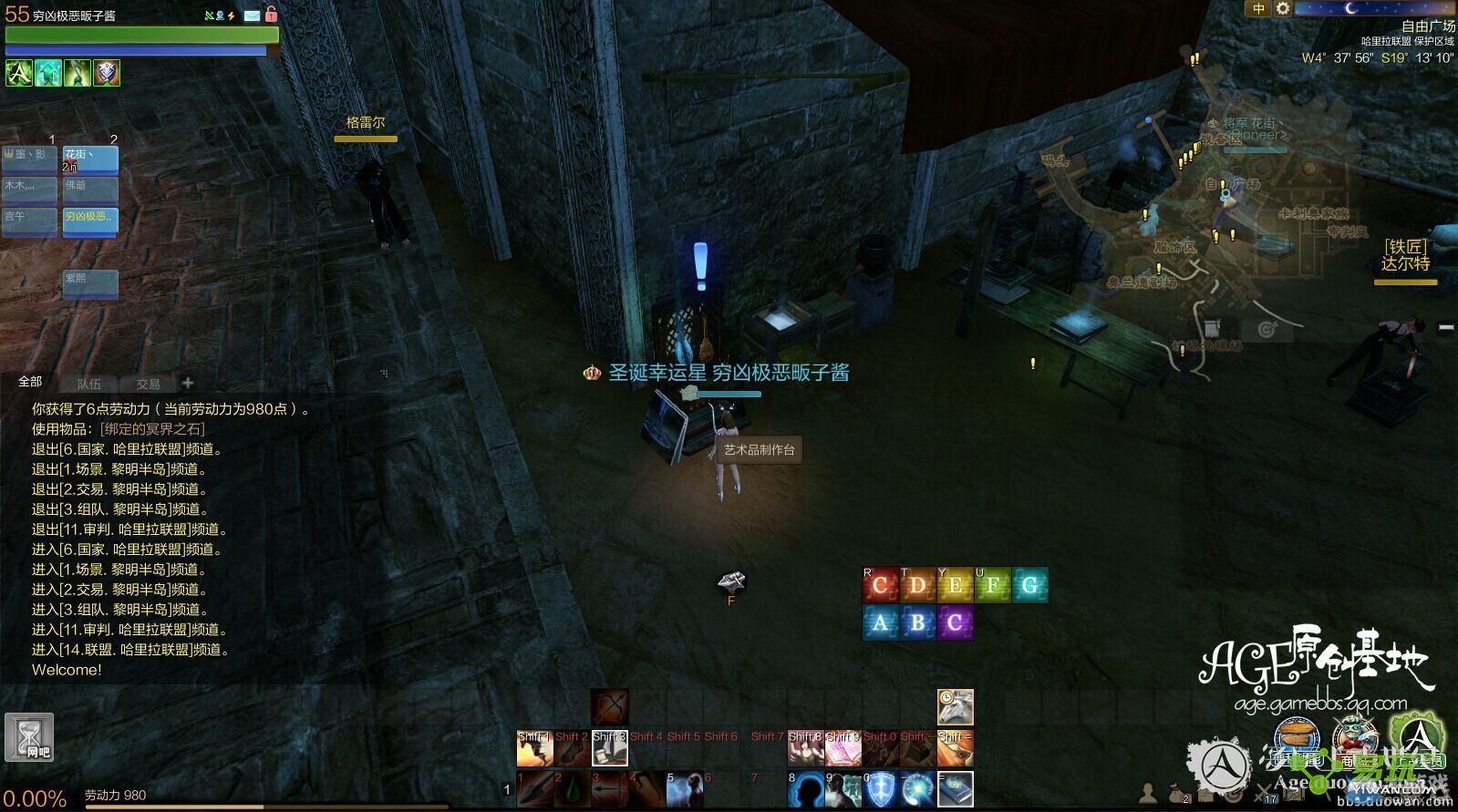Viewport: 1458px width, 812px height.
Task: Click the red letter C block icon
Action: [880, 585]
